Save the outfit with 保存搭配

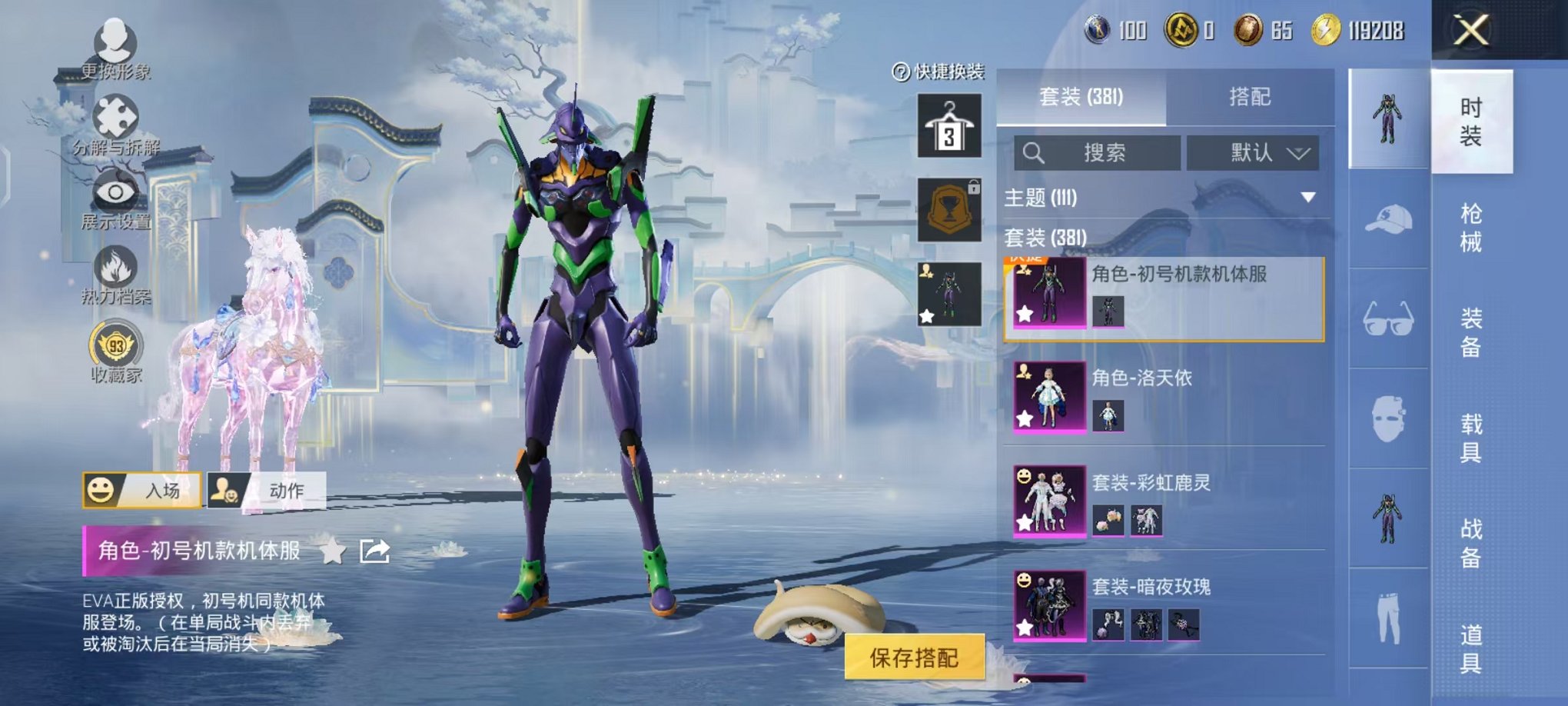click(914, 658)
